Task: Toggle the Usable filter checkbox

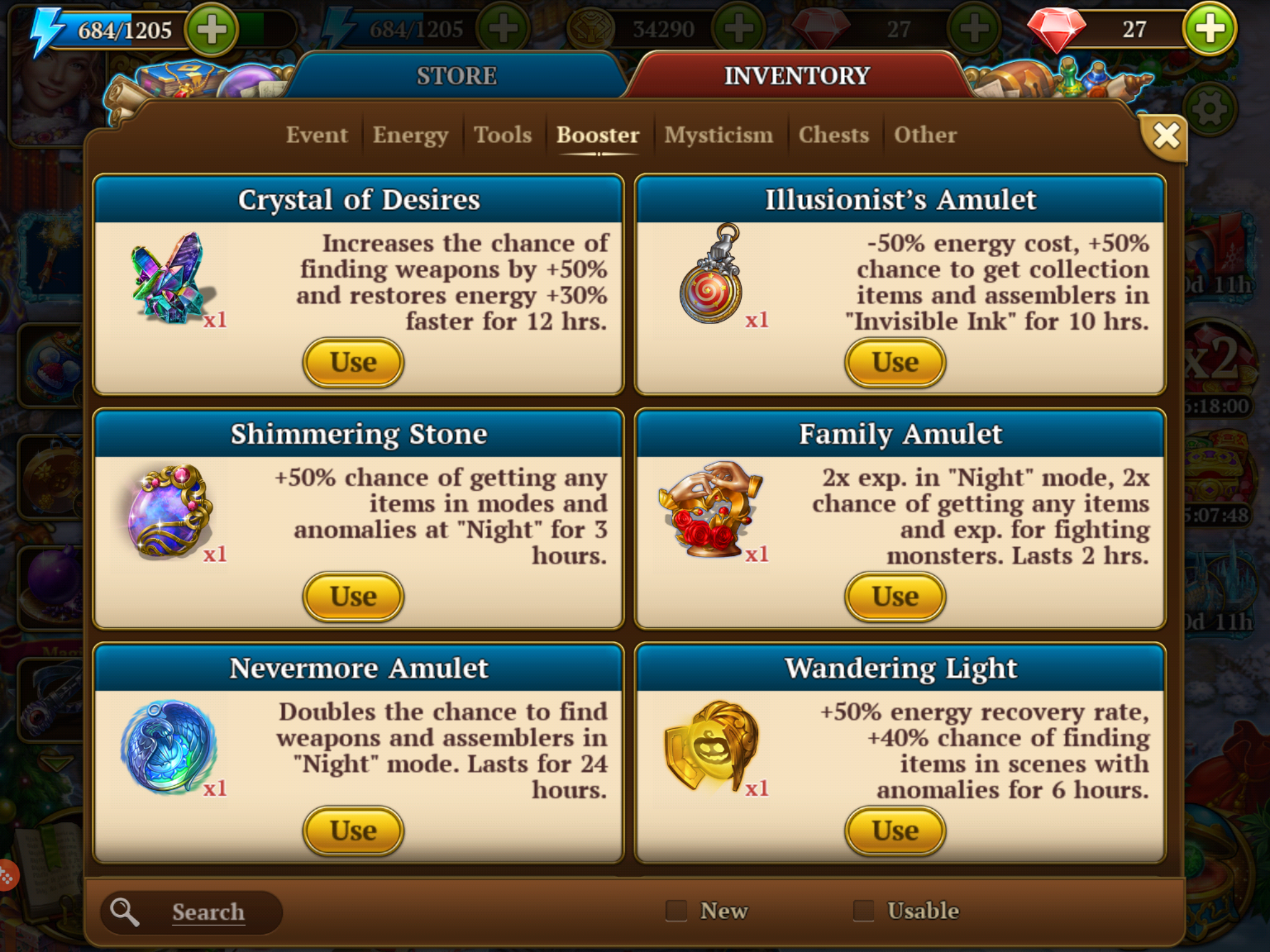Action: click(x=864, y=911)
